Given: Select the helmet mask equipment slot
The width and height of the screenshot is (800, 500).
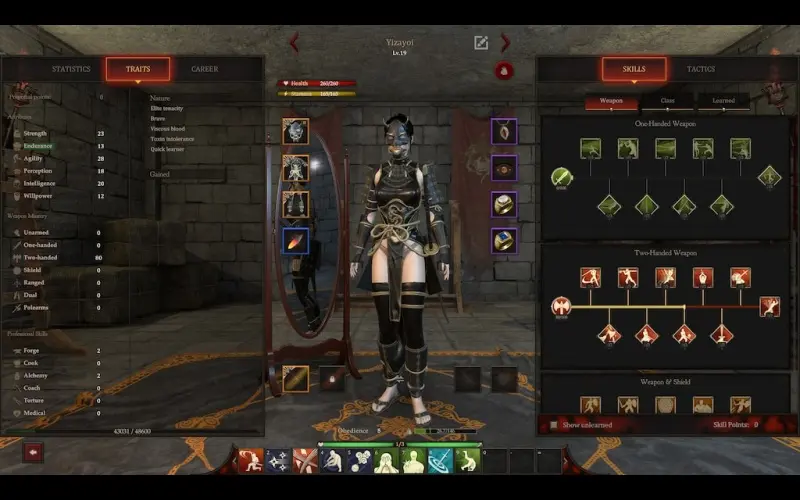Looking at the screenshot, I should (295, 131).
